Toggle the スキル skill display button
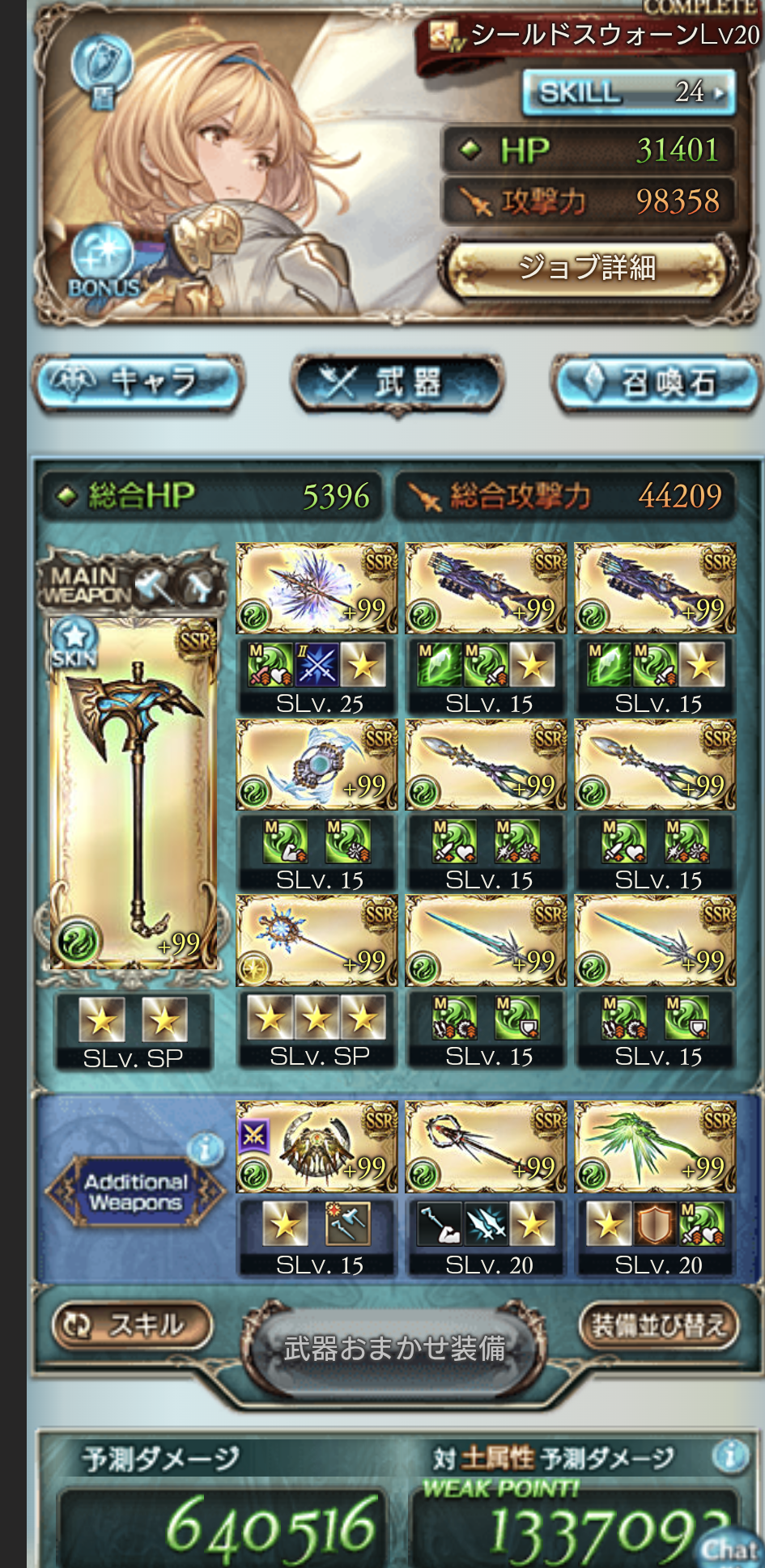The width and height of the screenshot is (765, 1568). 132,1324
